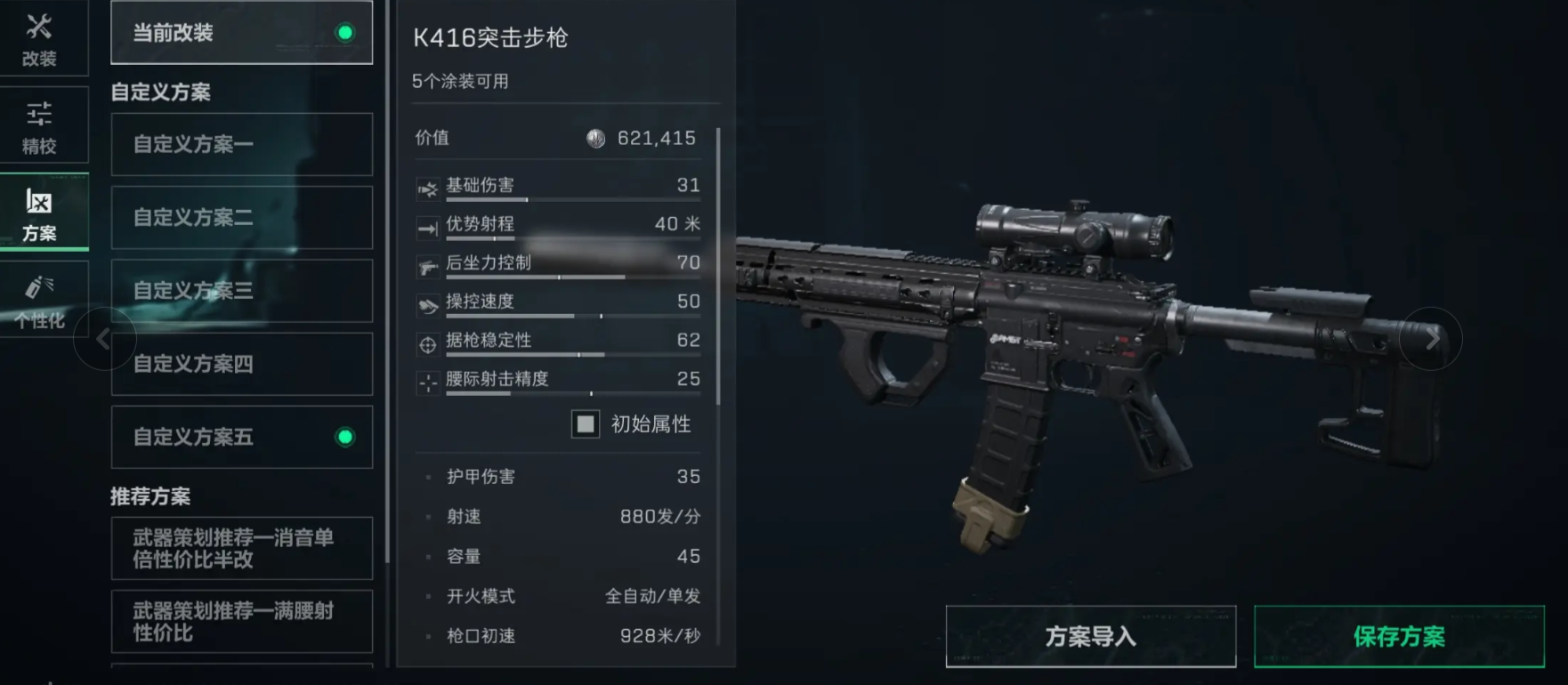Select the 当前改装 current build entry

tap(241, 33)
